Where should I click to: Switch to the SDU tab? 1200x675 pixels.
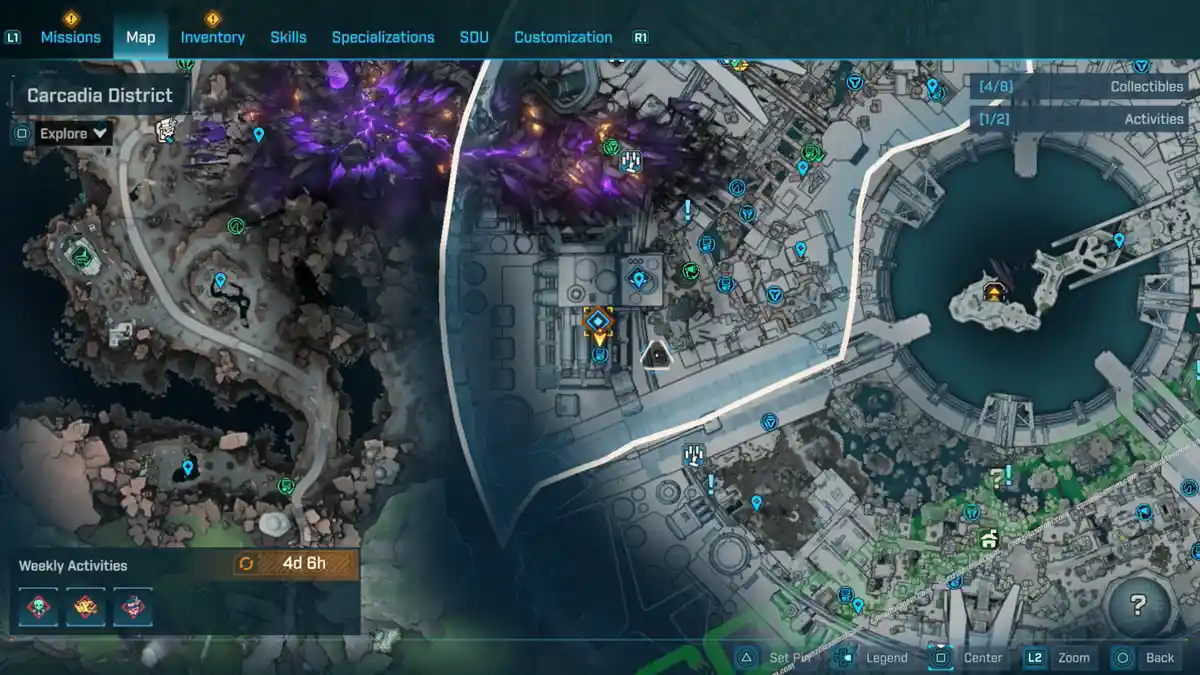point(474,37)
